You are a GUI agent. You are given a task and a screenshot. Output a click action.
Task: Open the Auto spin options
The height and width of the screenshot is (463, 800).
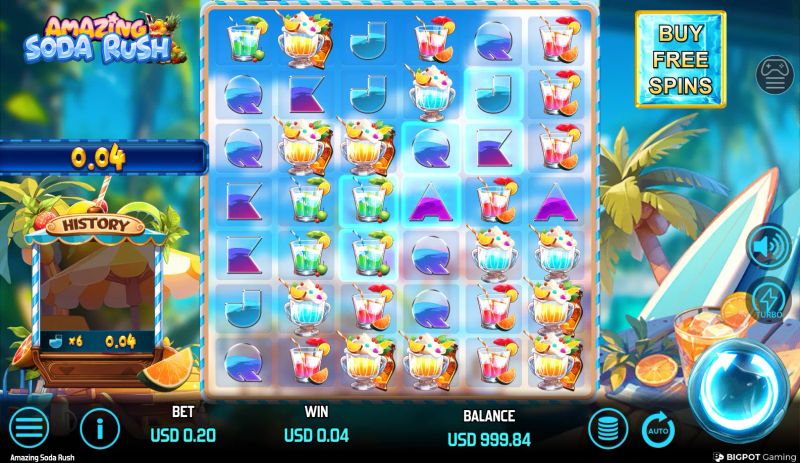(657, 428)
